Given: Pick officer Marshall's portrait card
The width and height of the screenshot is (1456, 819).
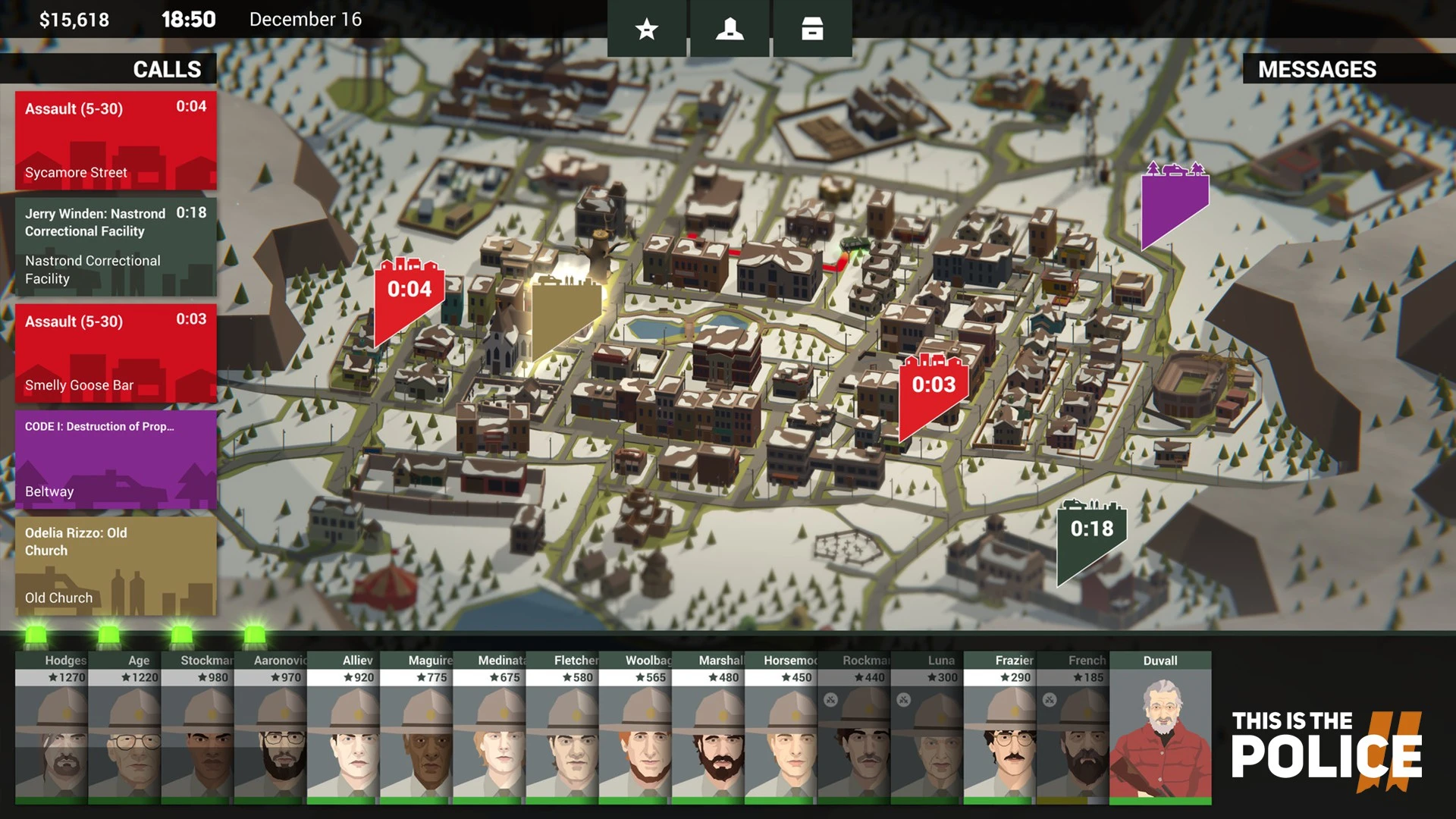Looking at the screenshot, I should click(708, 728).
